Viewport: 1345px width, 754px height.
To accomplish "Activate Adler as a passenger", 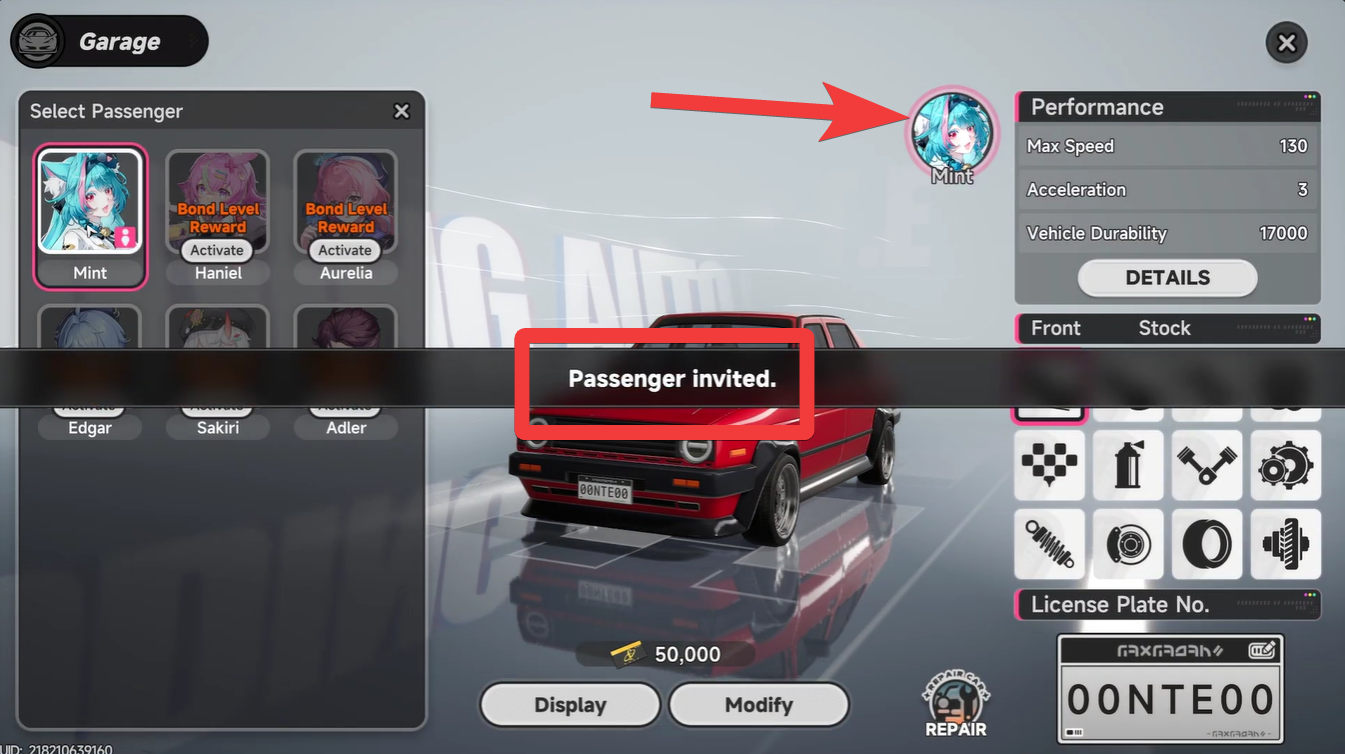I will [x=344, y=404].
